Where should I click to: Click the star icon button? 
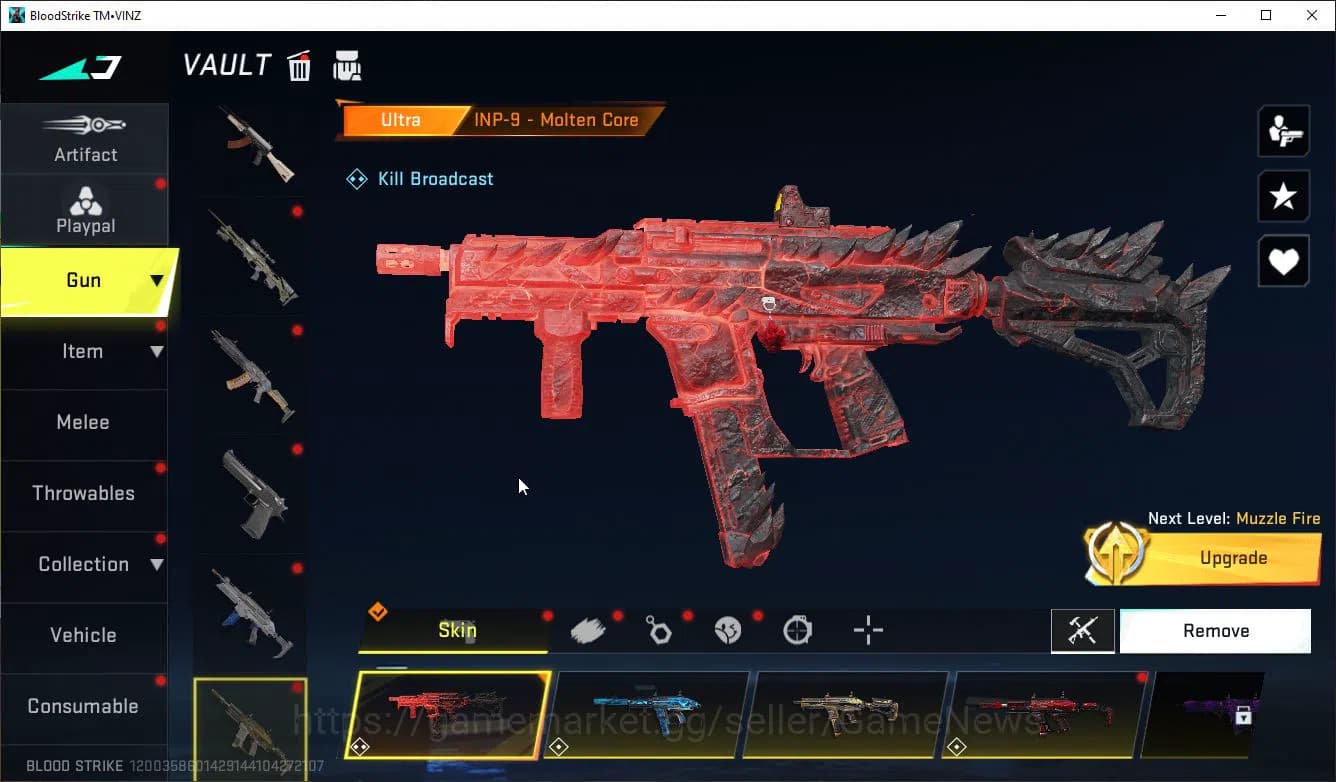click(x=1283, y=196)
